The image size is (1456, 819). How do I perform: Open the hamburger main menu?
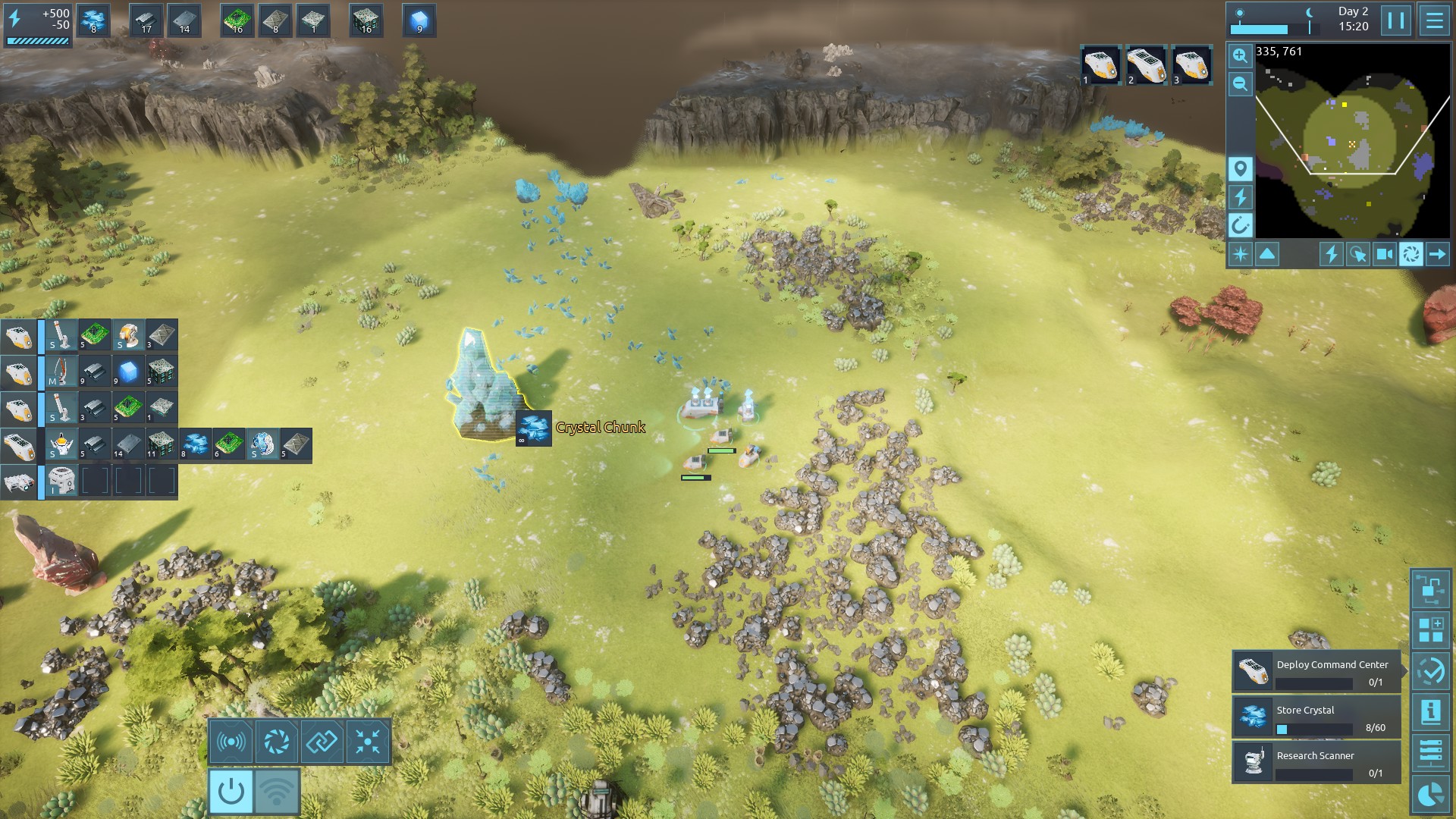[1434, 20]
